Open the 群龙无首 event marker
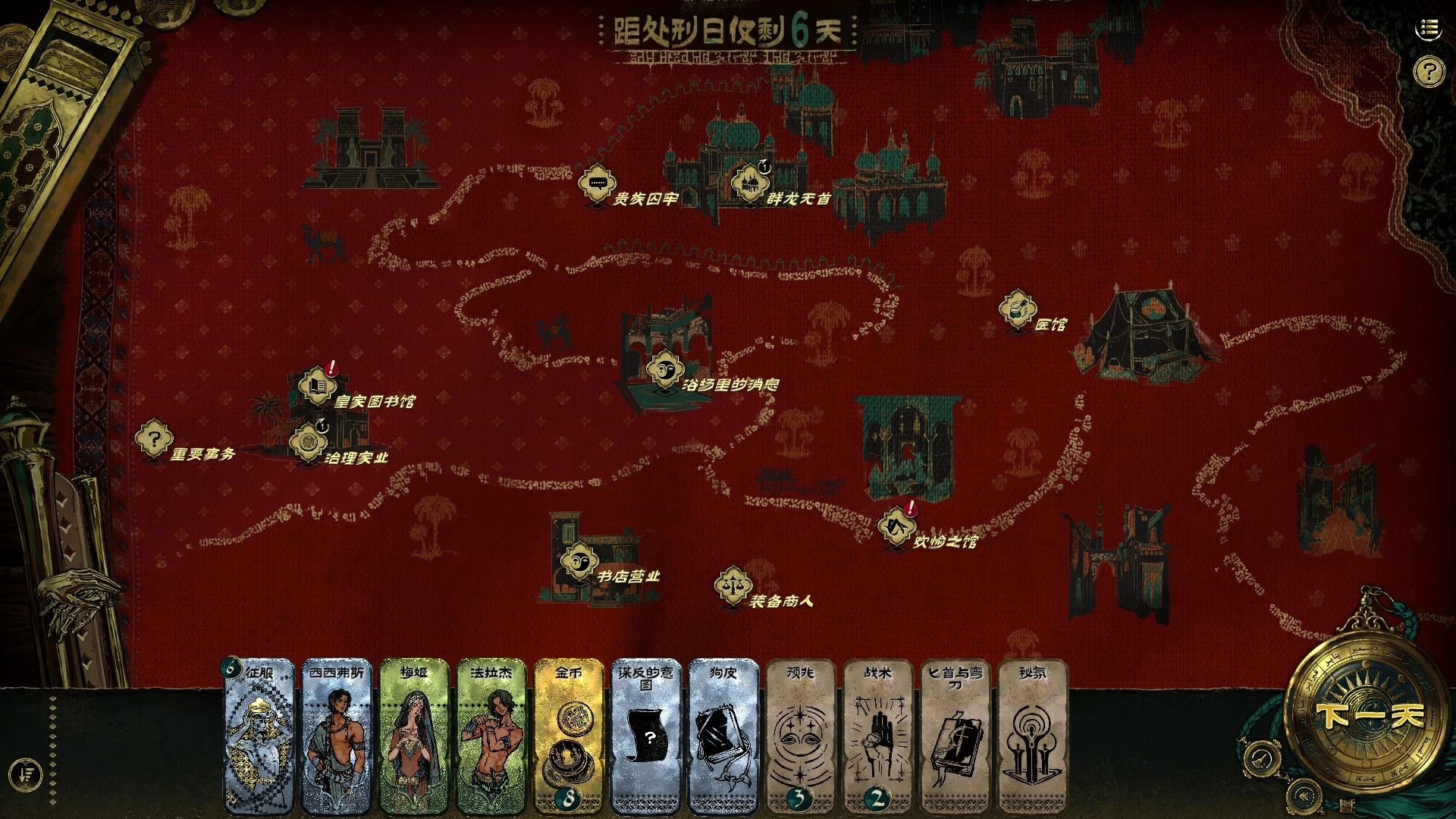 coord(749,183)
